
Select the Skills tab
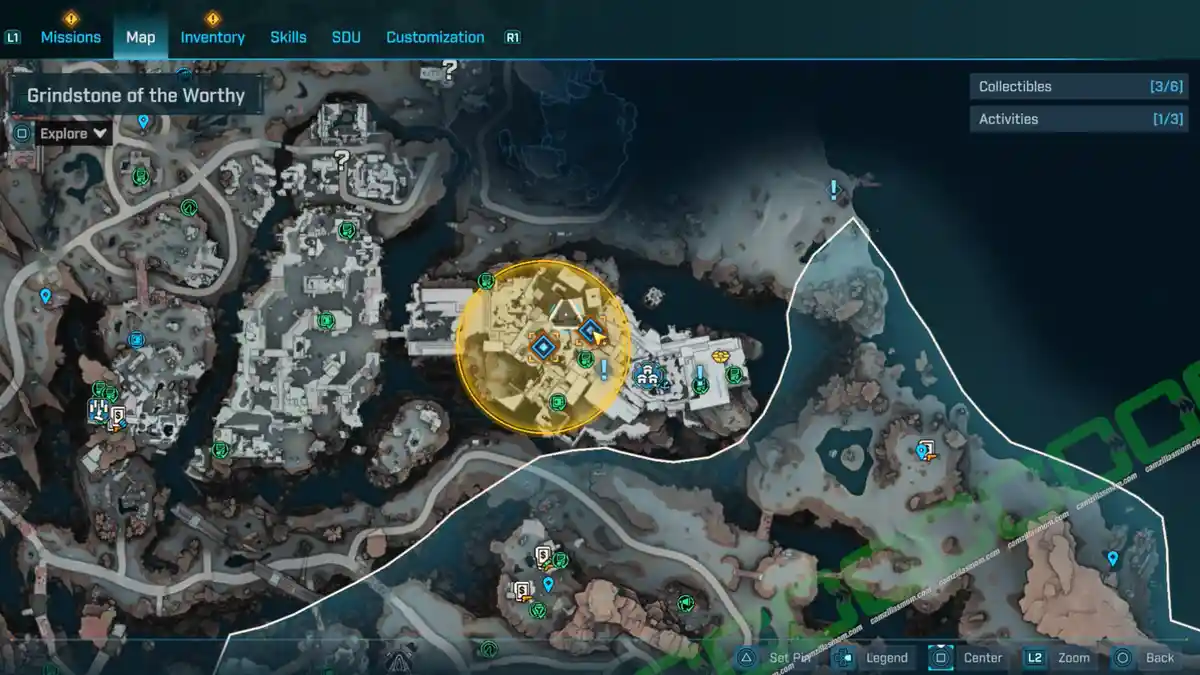click(288, 37)
